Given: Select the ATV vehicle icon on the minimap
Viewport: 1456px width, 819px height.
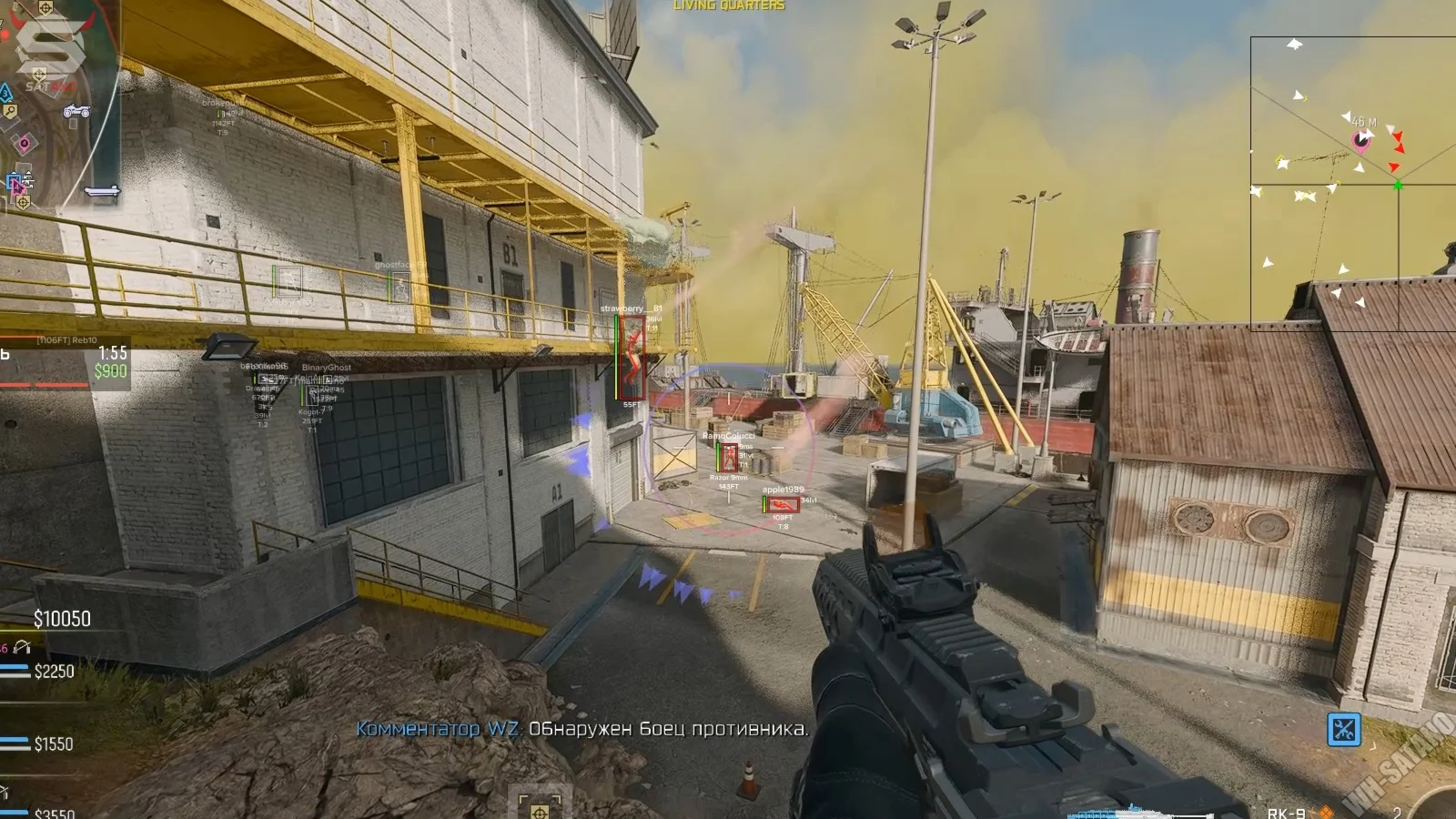Looking at the screenshot, I should click(x=76, y=112).
